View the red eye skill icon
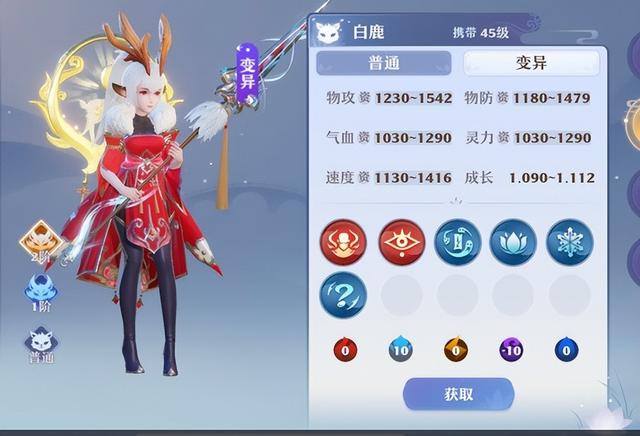Viewport: 640px width, 436px height. click(x=401, y=242)
